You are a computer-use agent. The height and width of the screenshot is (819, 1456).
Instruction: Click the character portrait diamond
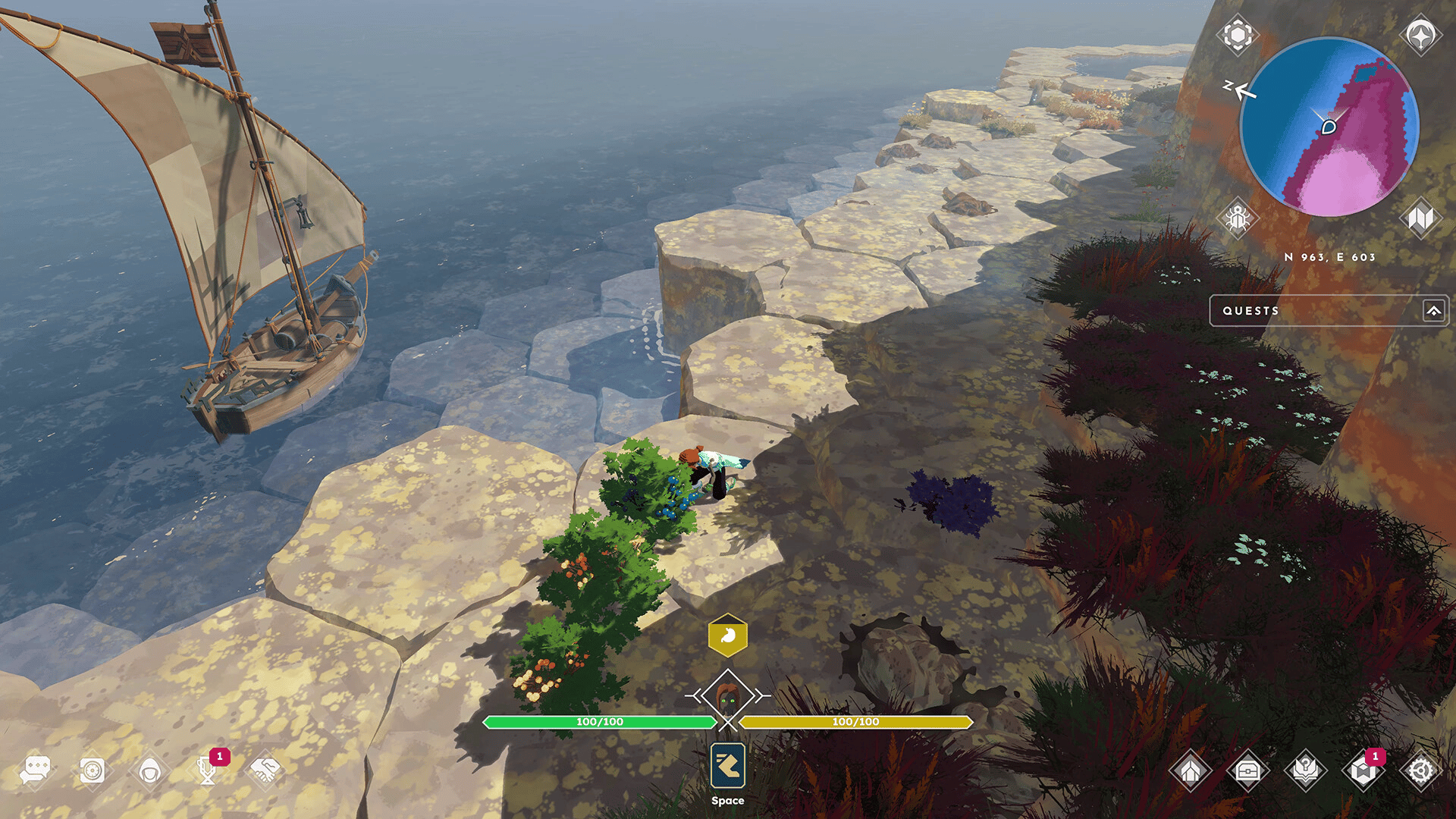728,696
